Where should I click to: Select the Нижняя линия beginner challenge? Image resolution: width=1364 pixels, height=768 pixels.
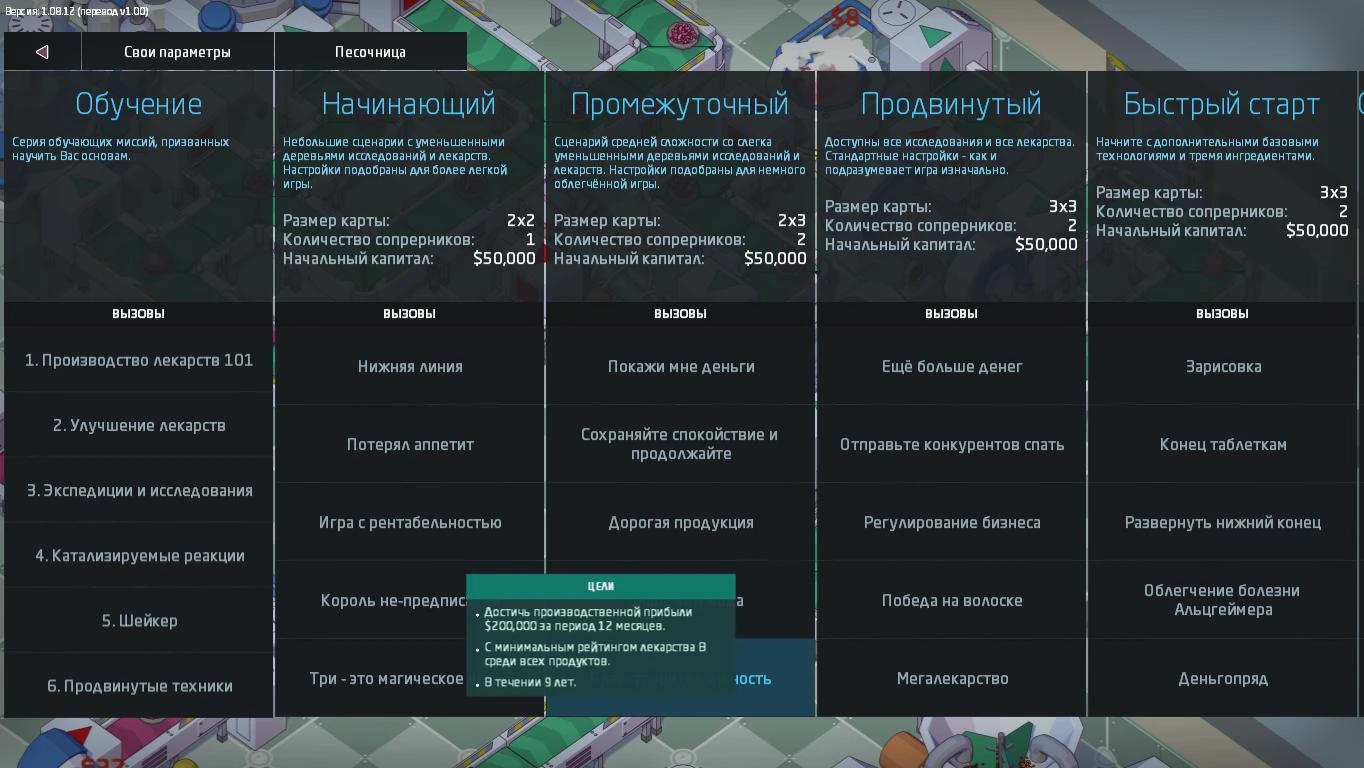coord(408,366)
